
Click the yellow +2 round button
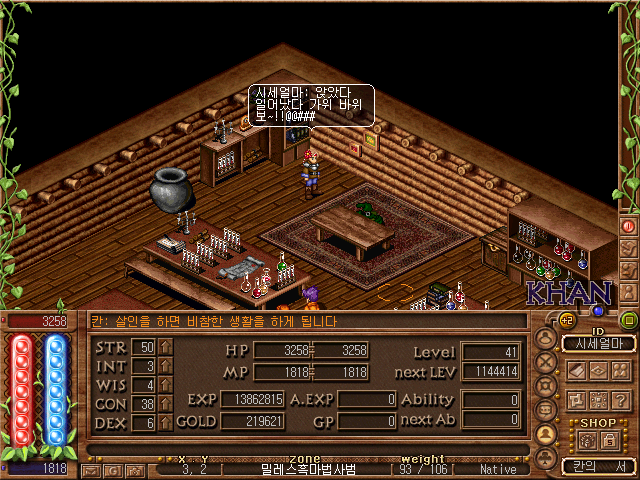point(565,320)
